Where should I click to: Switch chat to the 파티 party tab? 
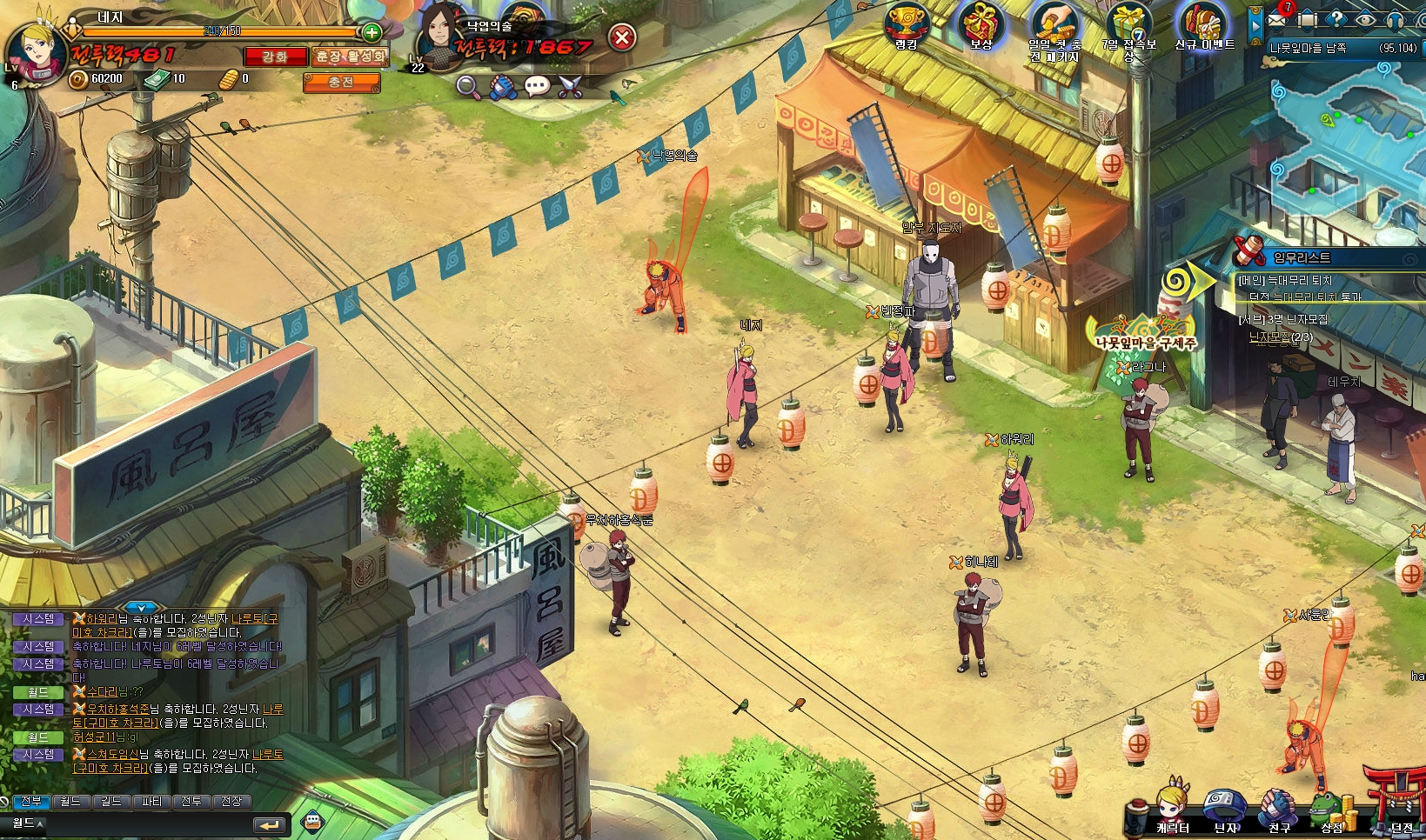pyautogui.click(x=151, y=801)
